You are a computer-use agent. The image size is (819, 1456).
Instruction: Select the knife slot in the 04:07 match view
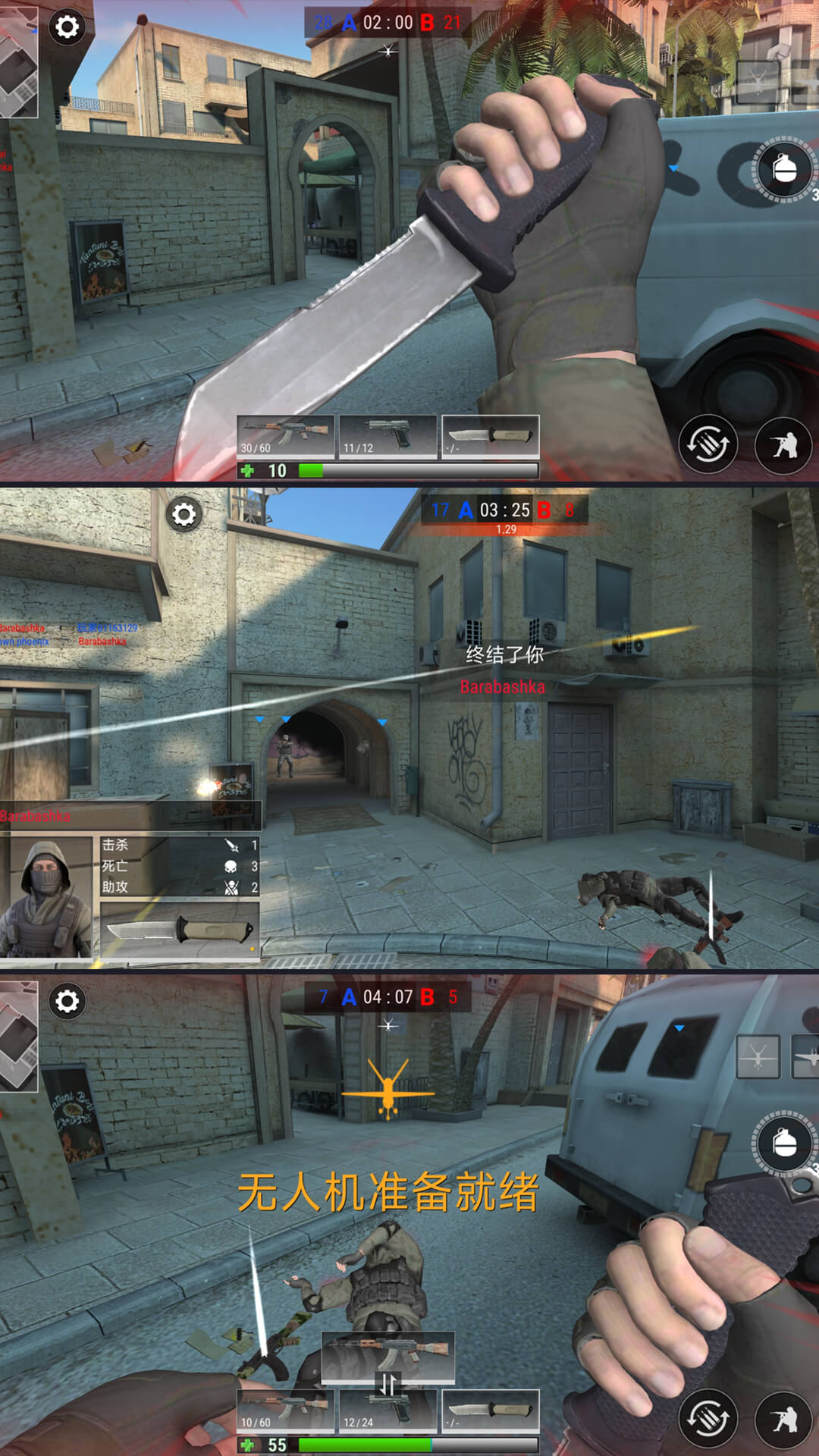pyautogui.click(x=490, y=1410)
